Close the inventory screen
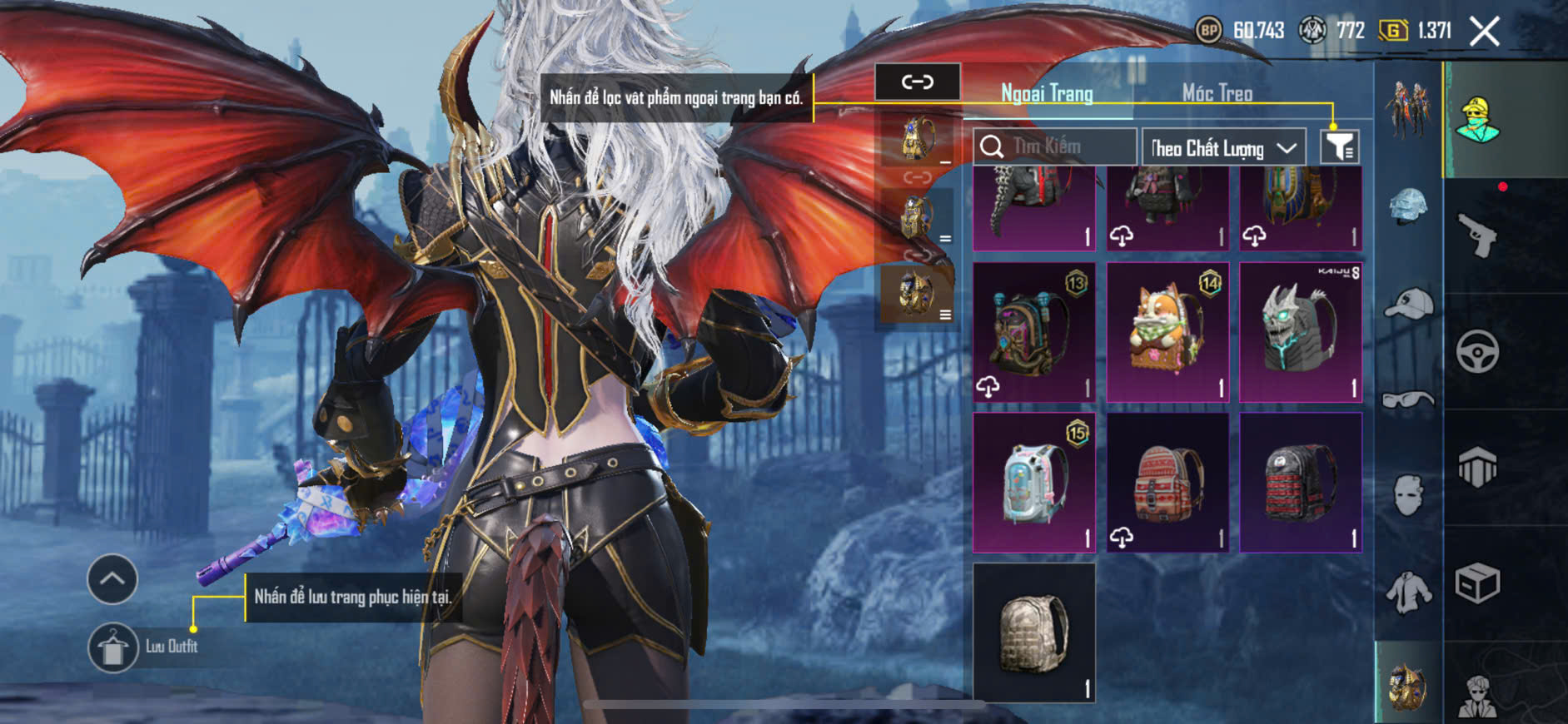 (x=1484, y=32)
